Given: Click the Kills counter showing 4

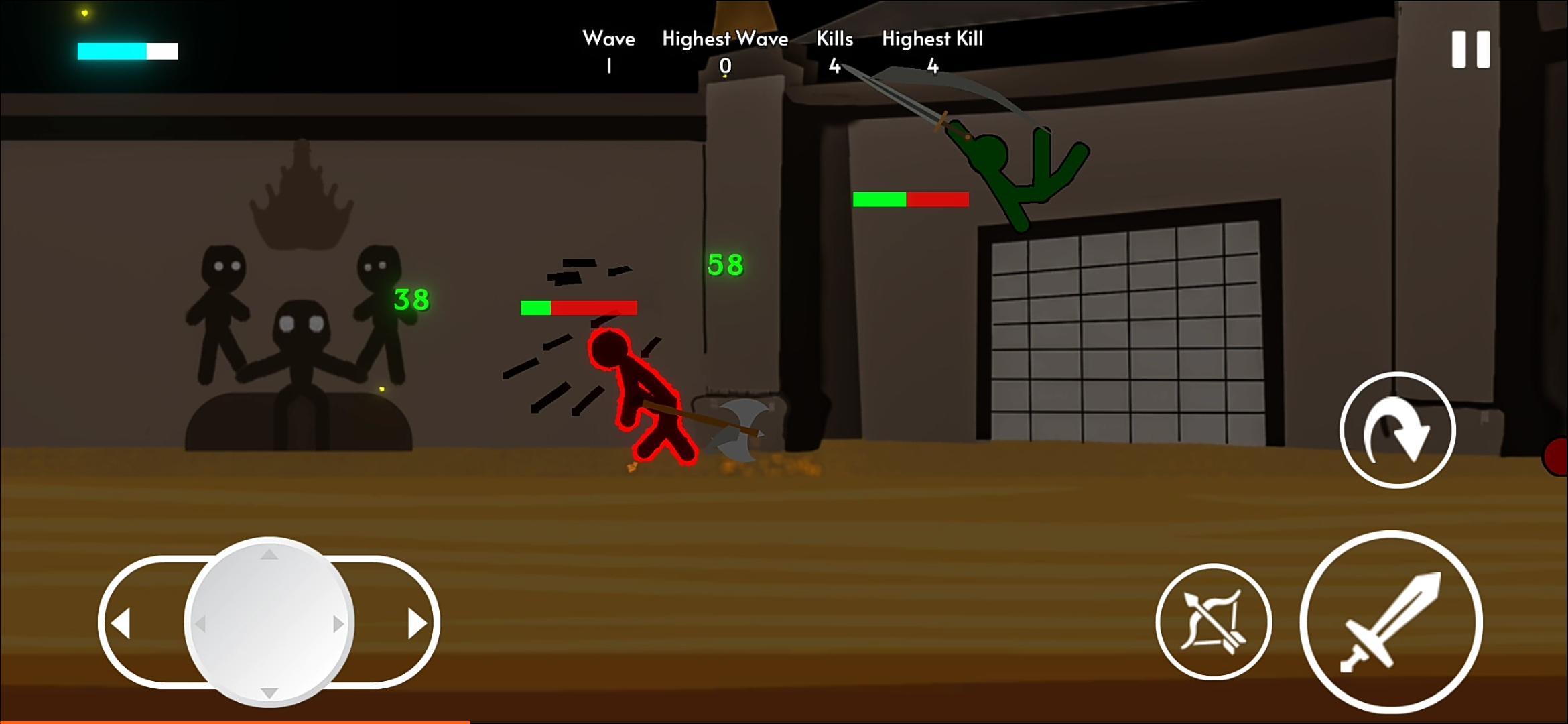Looking at the screenshot, I should 835,66.
